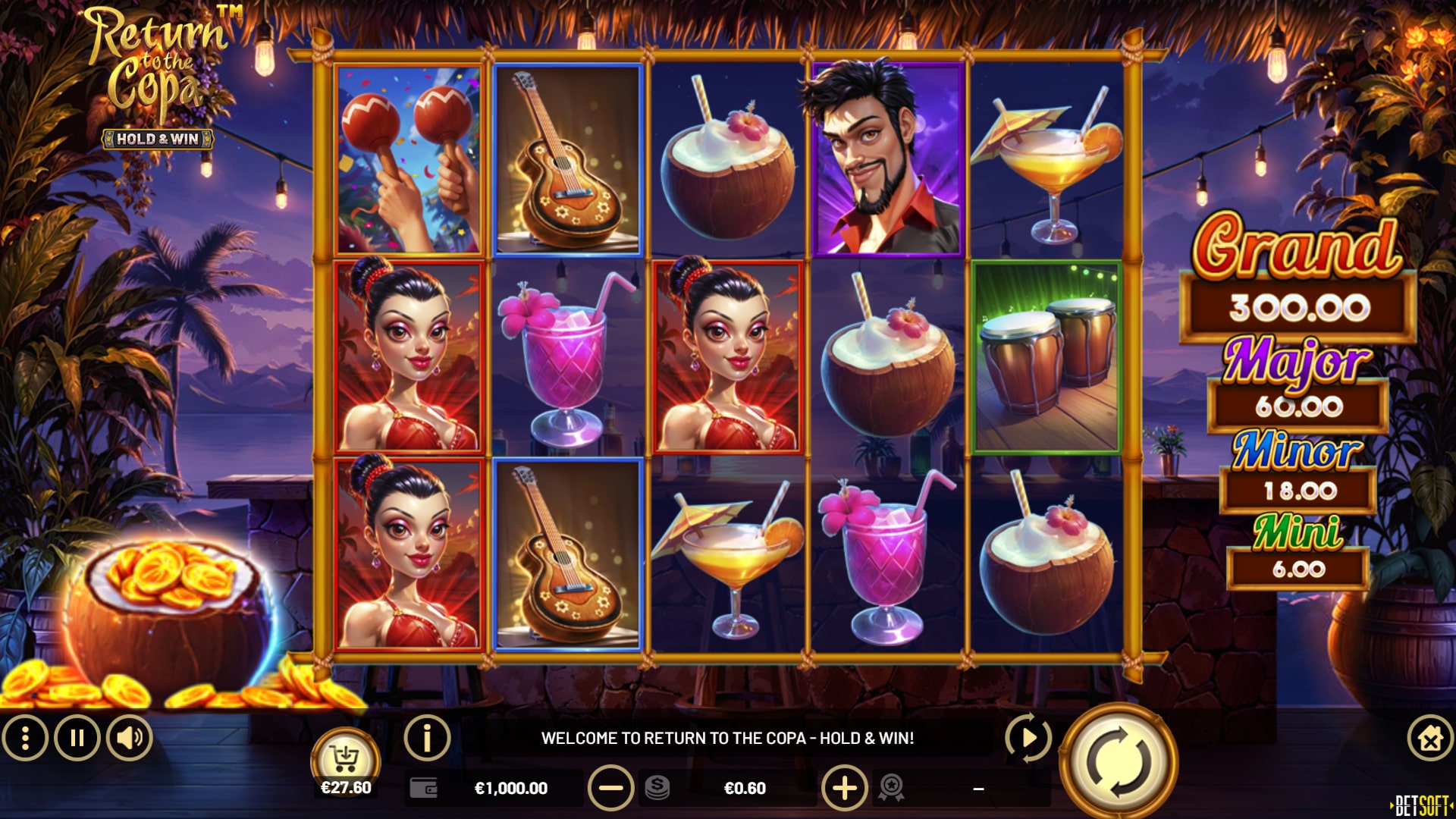Start autoplay spins

[x=1028, y=737]
